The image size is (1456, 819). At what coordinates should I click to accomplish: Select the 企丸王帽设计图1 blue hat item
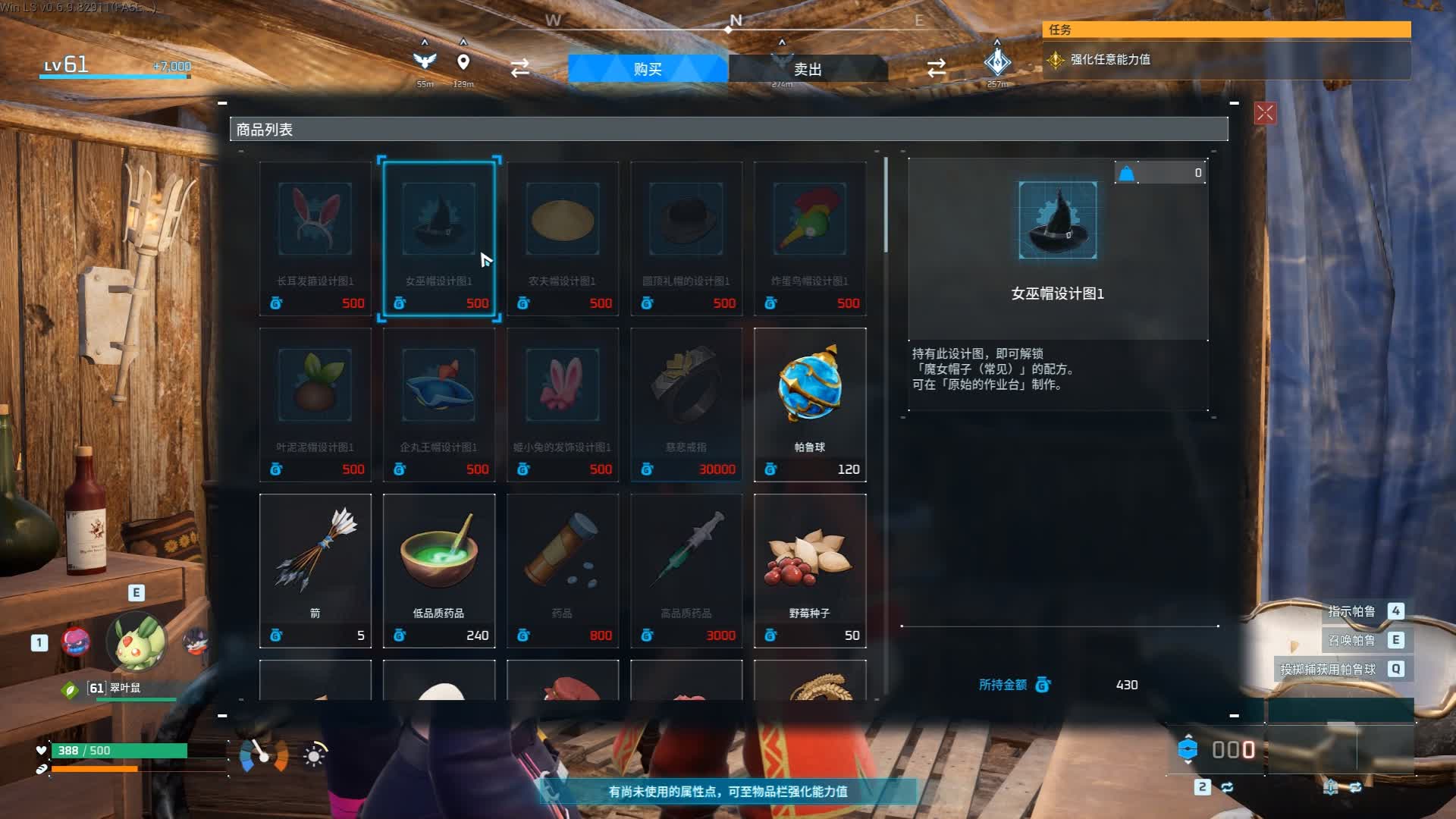(438, 404)
